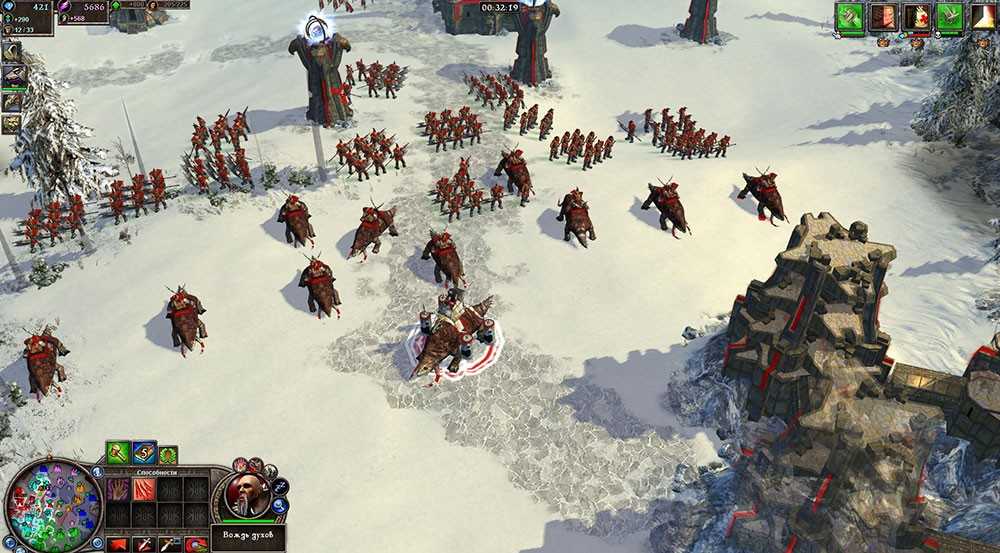
Task: Select the green laurel wreath icon
Action: click(x=168, y=455)
